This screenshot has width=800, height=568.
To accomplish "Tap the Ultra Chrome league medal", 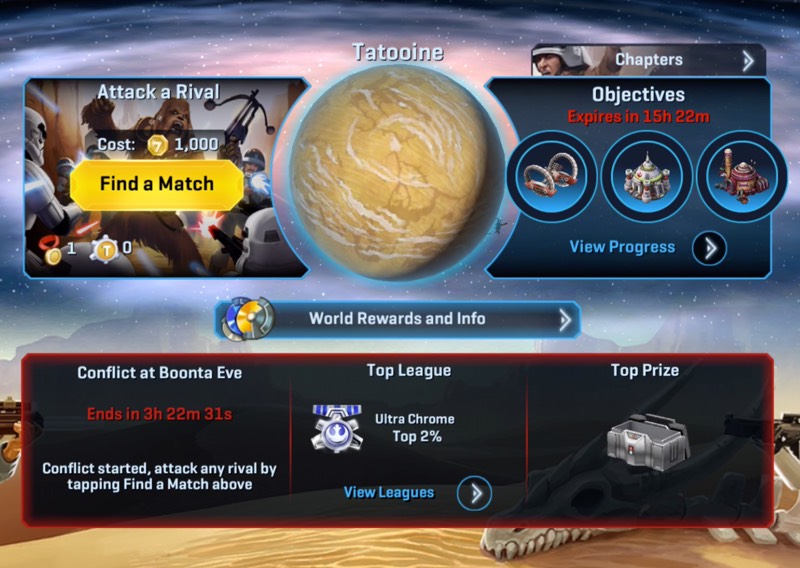I will 335,427.
